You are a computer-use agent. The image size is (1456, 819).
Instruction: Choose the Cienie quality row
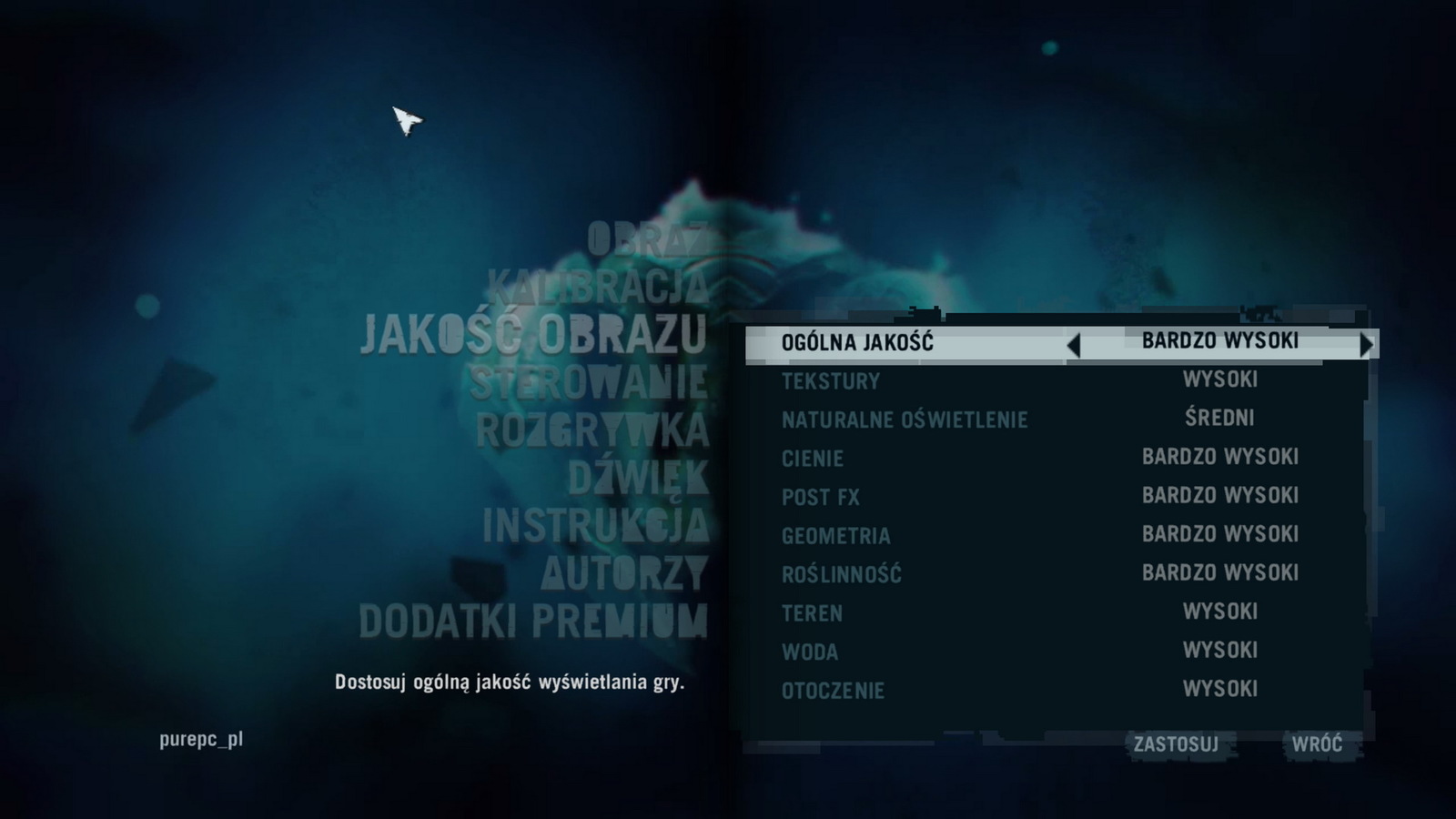[x=1056, y=458]
